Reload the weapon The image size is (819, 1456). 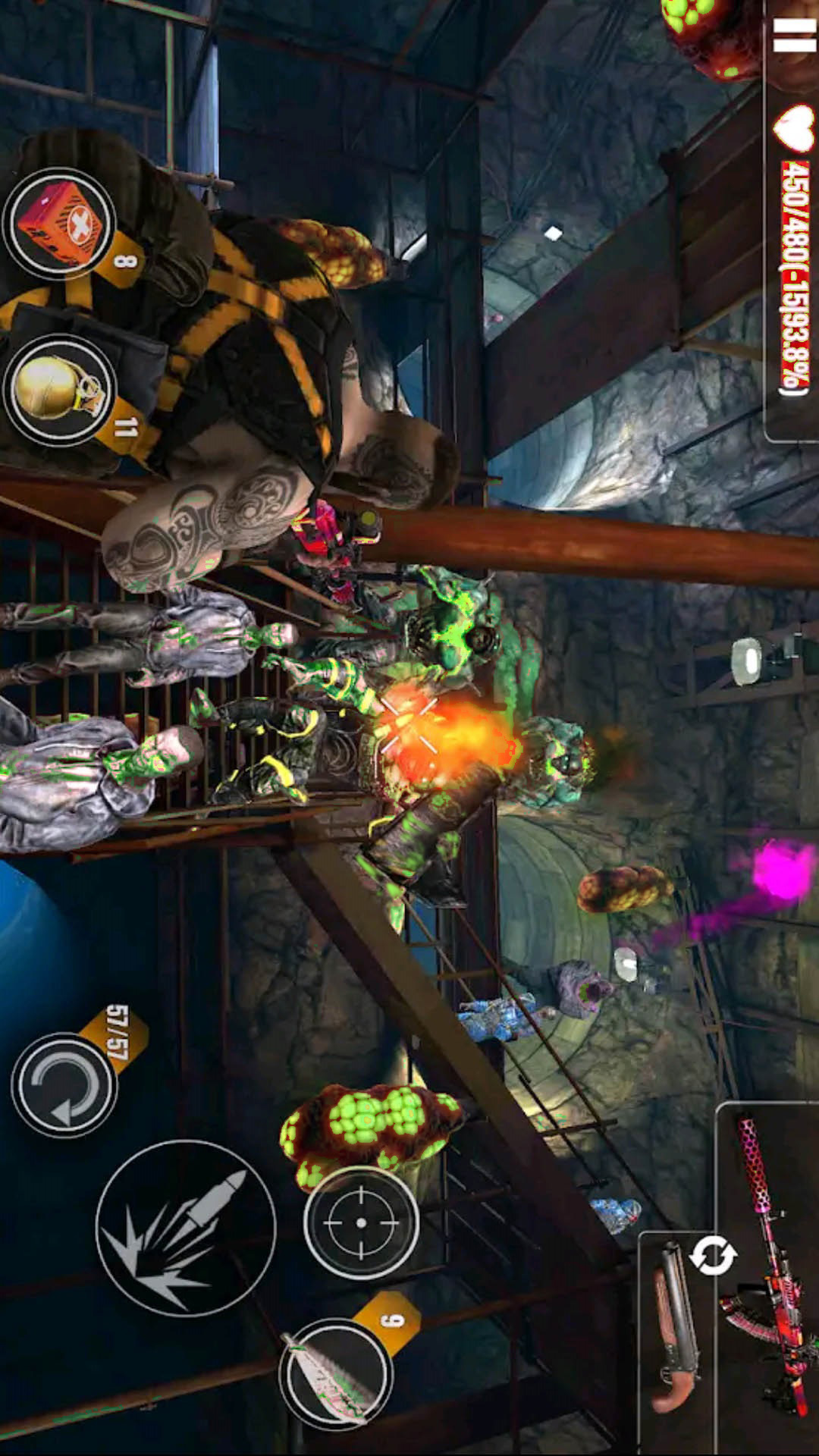[x=64, y=1084]
